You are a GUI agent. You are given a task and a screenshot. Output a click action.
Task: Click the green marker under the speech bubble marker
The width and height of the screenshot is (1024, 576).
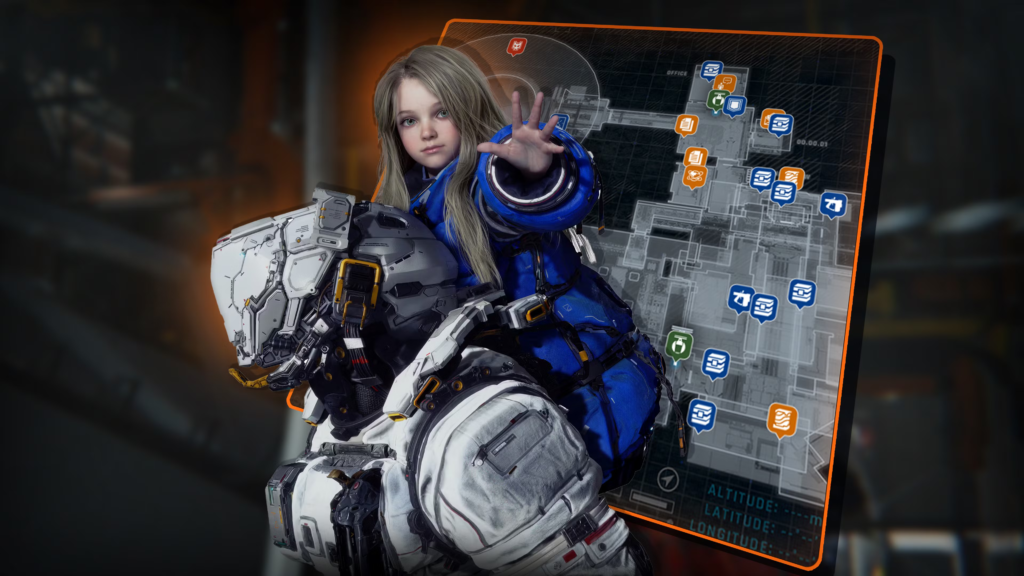717,100
